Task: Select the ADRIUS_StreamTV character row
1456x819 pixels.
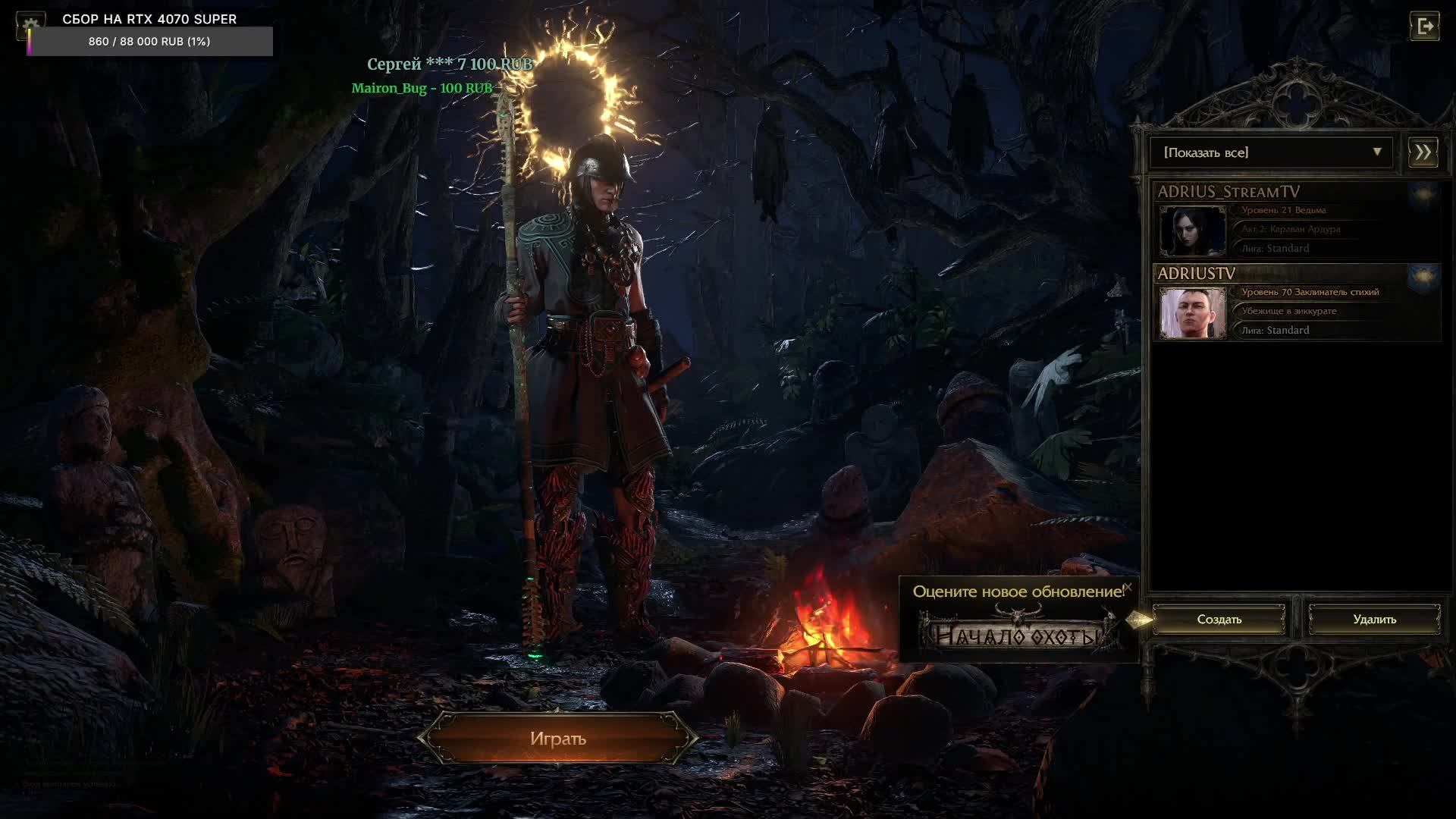Action: point(1297,221)
